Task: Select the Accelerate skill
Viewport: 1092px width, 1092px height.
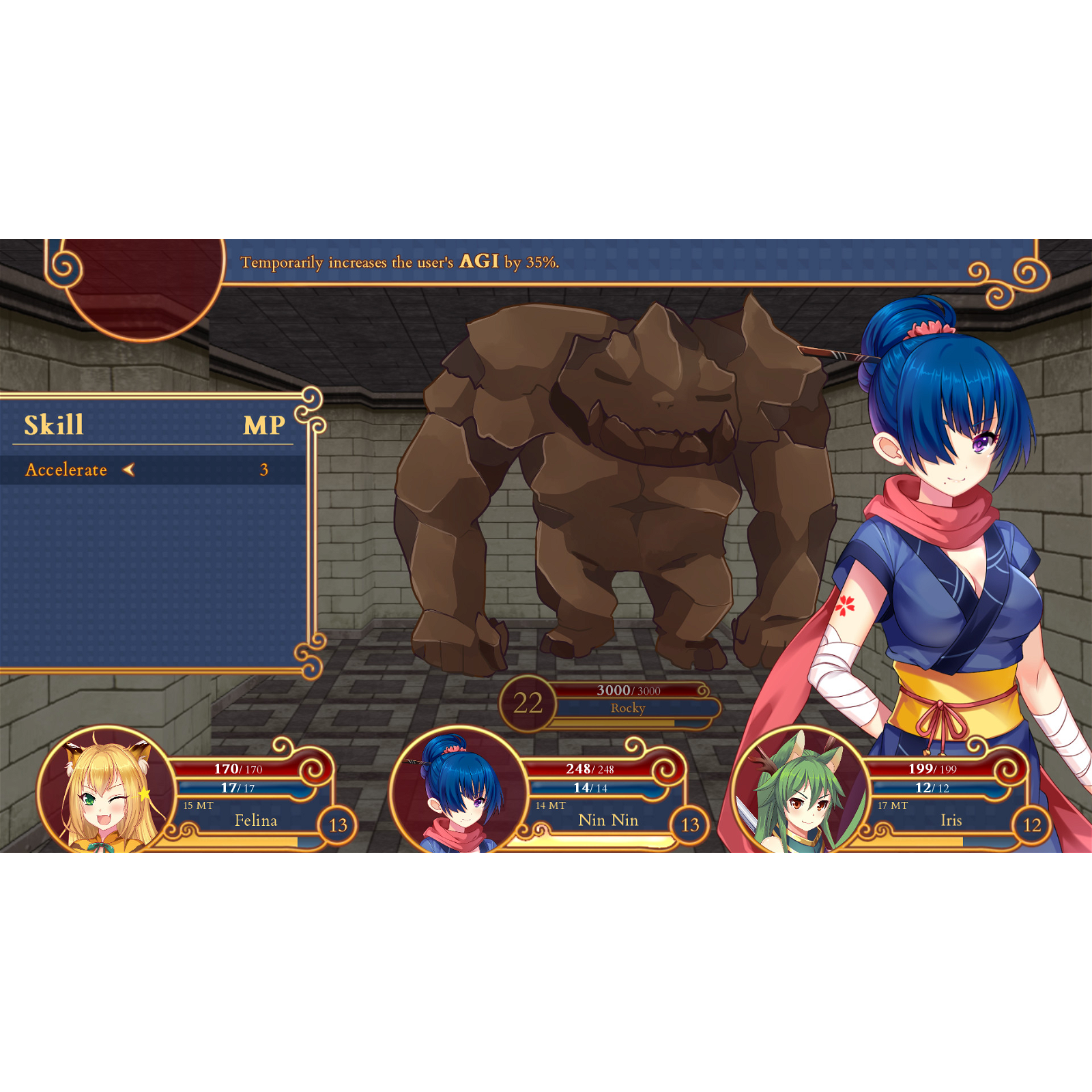Action: [x=66, y=470]
